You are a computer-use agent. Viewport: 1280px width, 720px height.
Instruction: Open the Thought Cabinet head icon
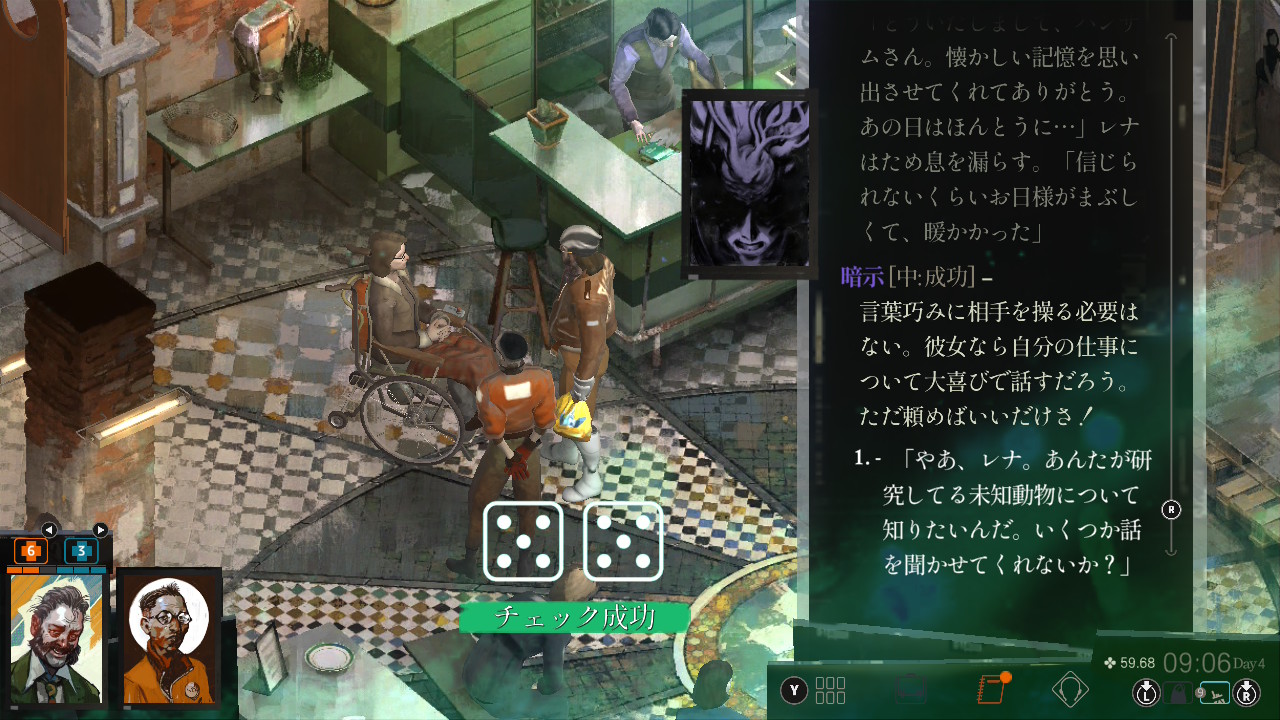(1070, 690)
